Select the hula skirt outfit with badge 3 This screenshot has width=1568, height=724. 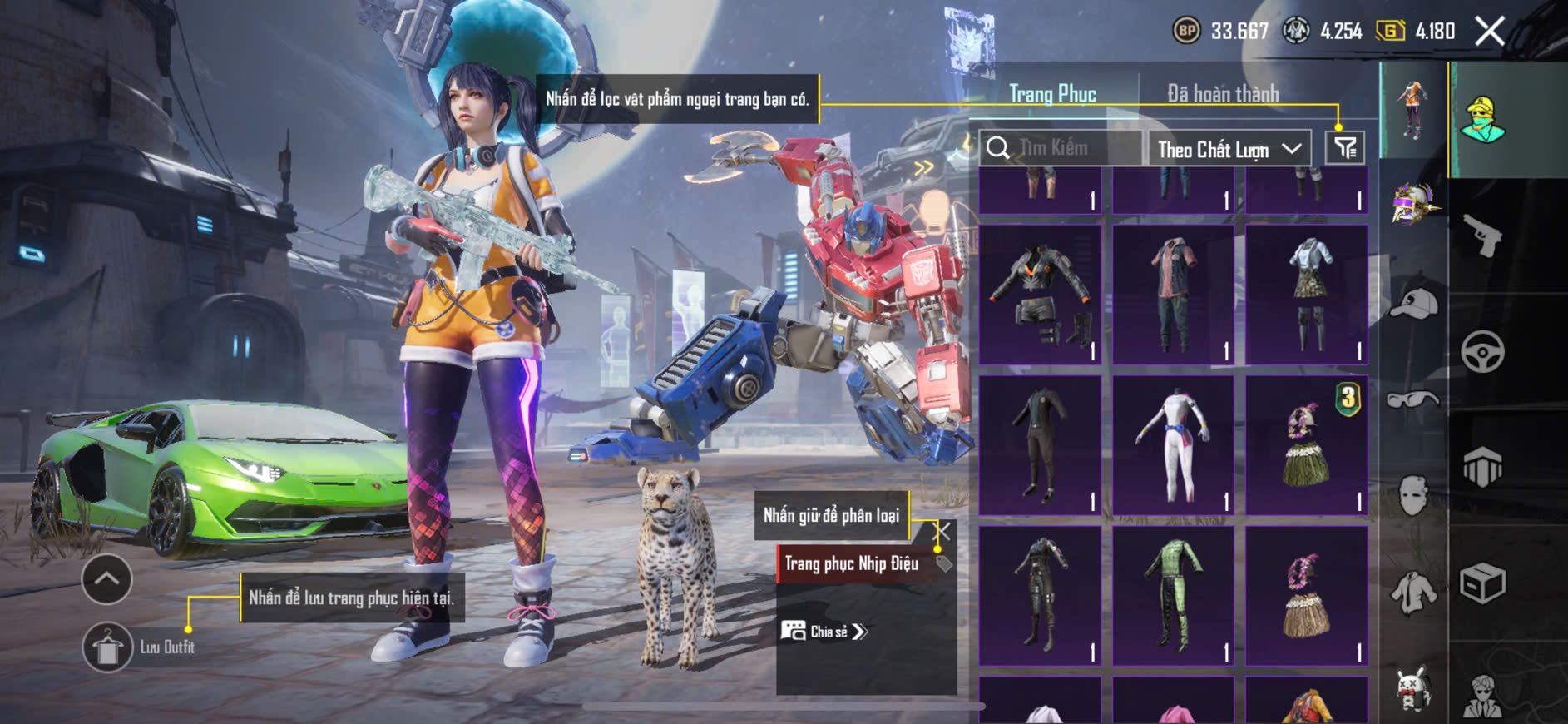click(1307, 445)
